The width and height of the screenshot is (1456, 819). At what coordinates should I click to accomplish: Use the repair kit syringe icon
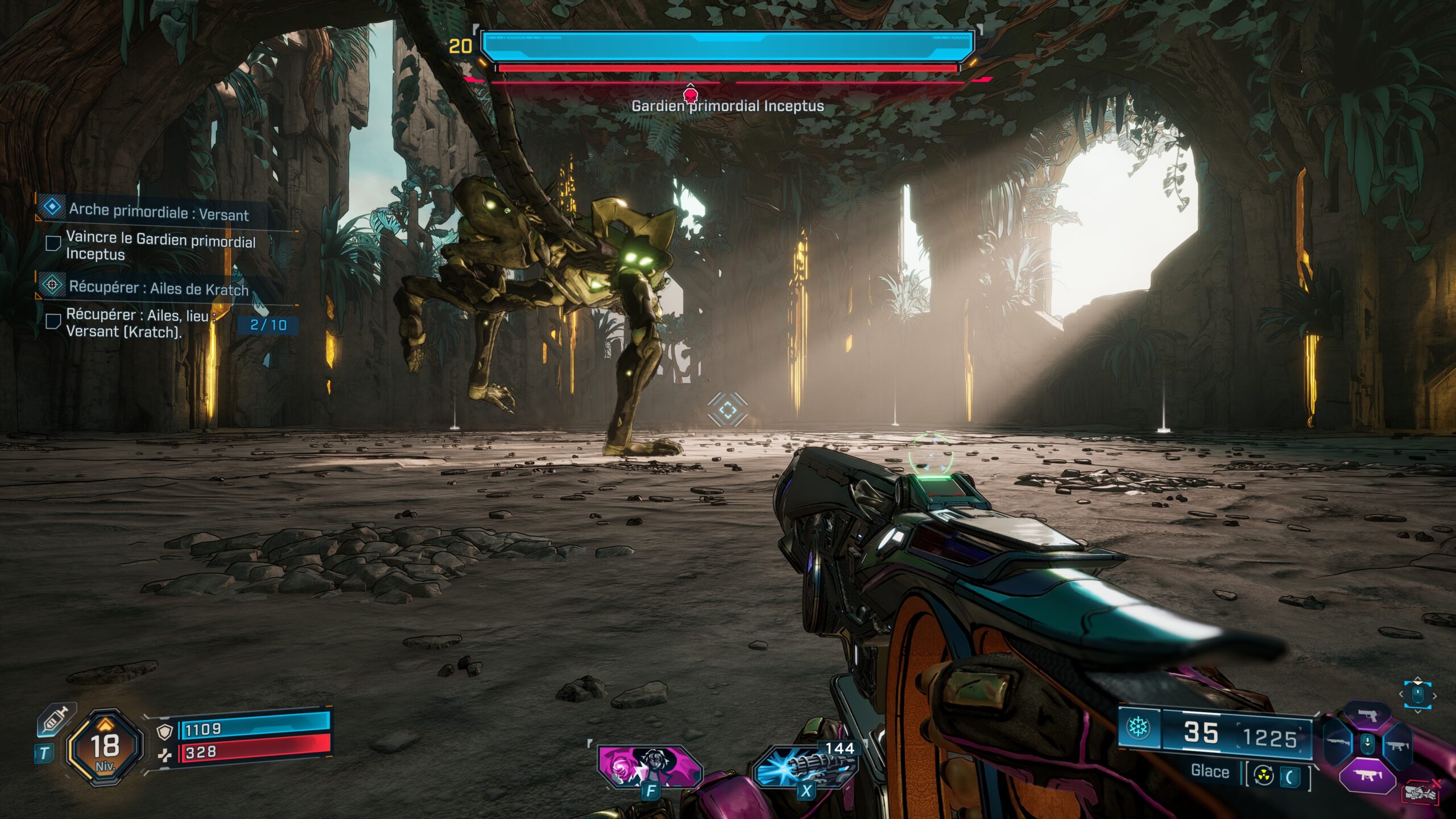pos(55,721)
